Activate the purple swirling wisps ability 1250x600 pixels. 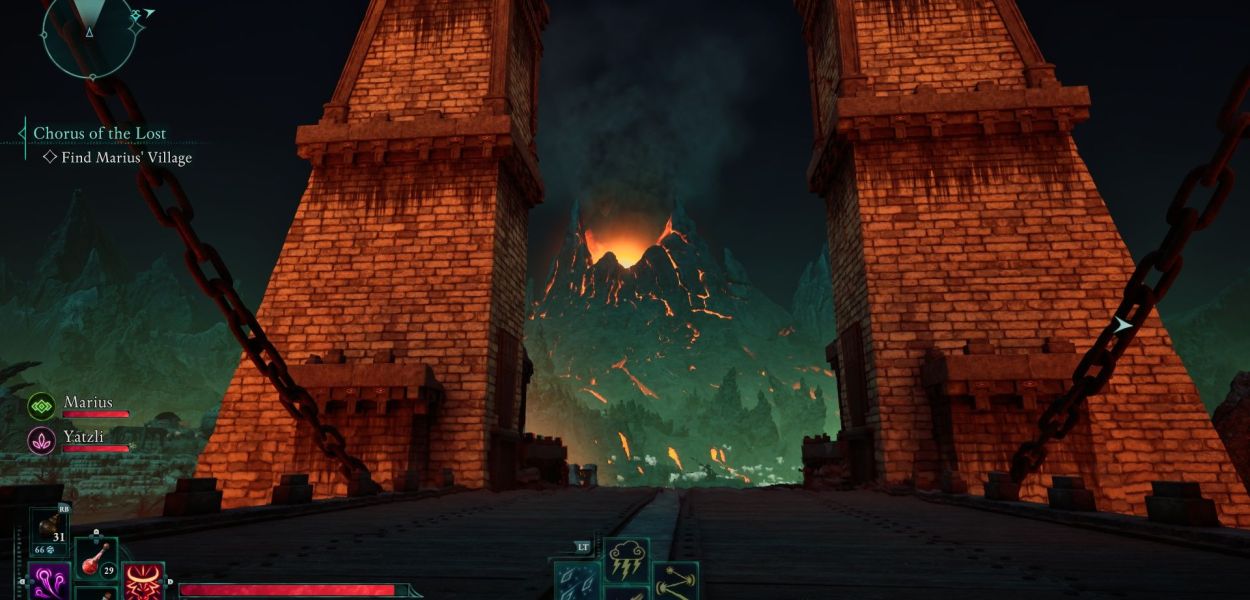point(48,582)
